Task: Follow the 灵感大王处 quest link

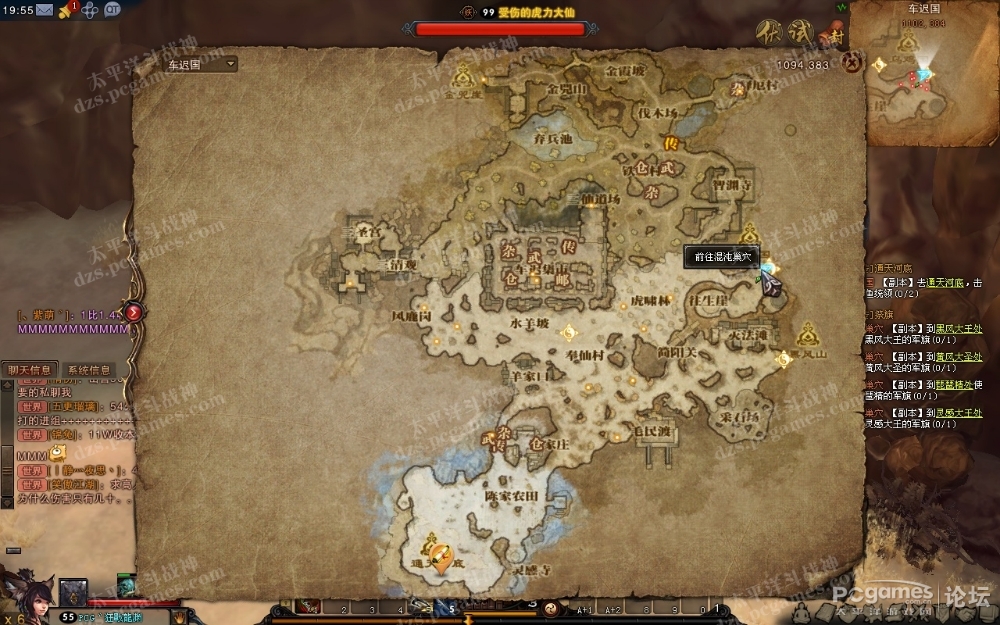Action: coord(960,412)
